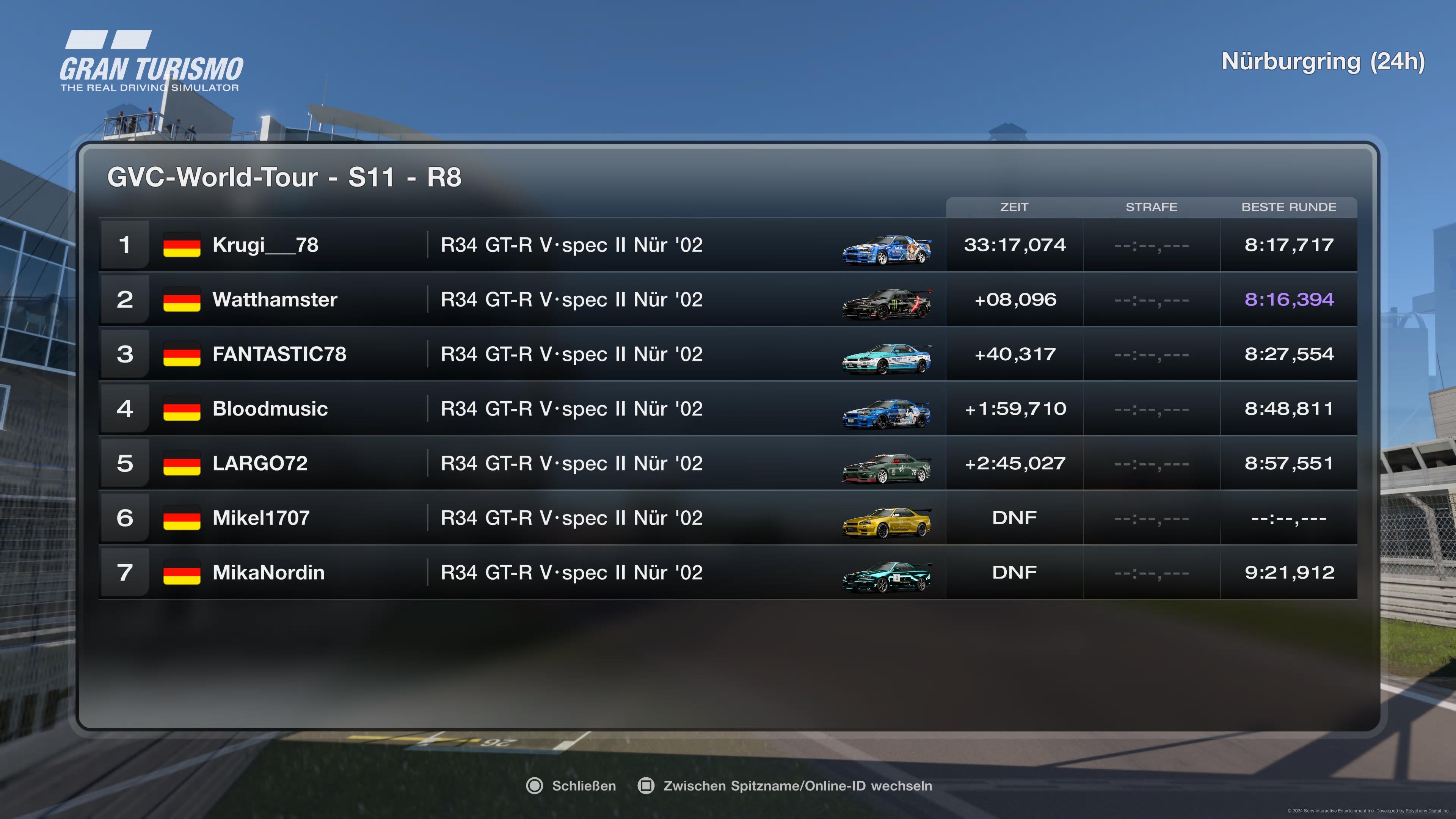Highlight FANTASTIC78's third place row

pos(728,355)
